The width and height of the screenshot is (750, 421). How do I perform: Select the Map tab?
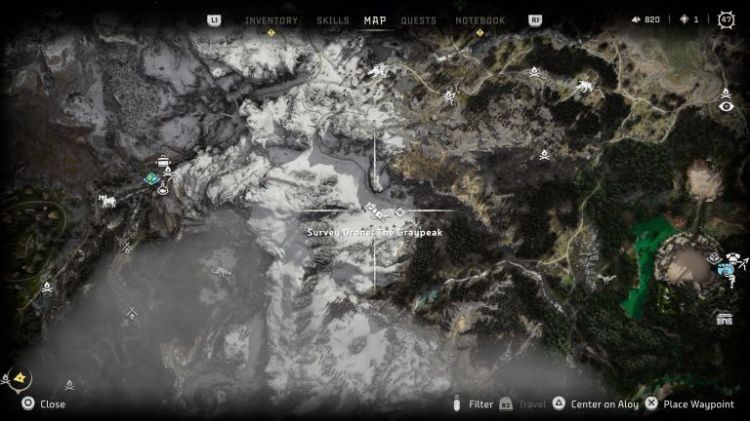click(x=375, y=20)
